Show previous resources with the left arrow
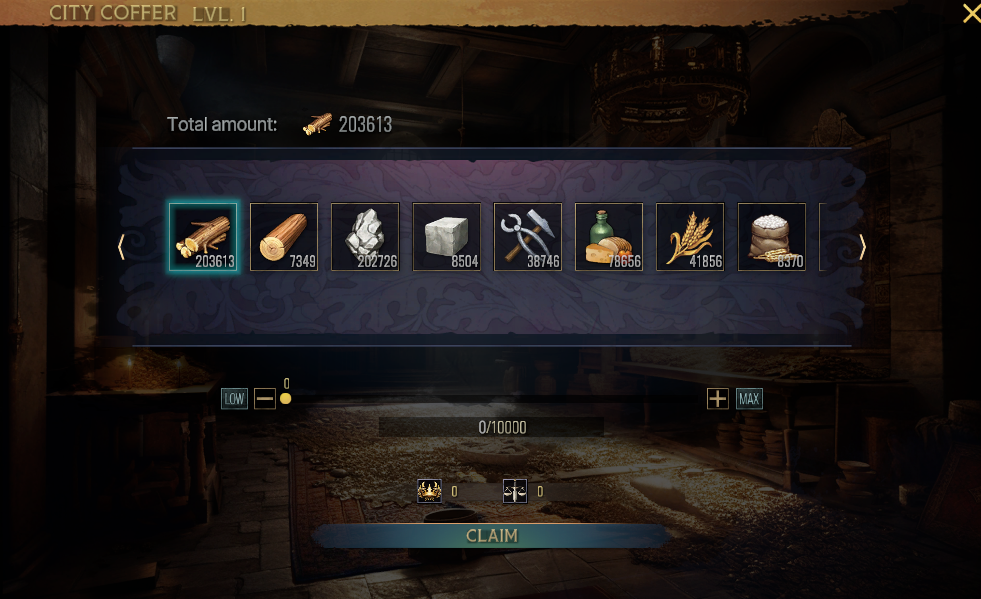The height and width of the screenshot is (599, 981). tap(121, 247)
